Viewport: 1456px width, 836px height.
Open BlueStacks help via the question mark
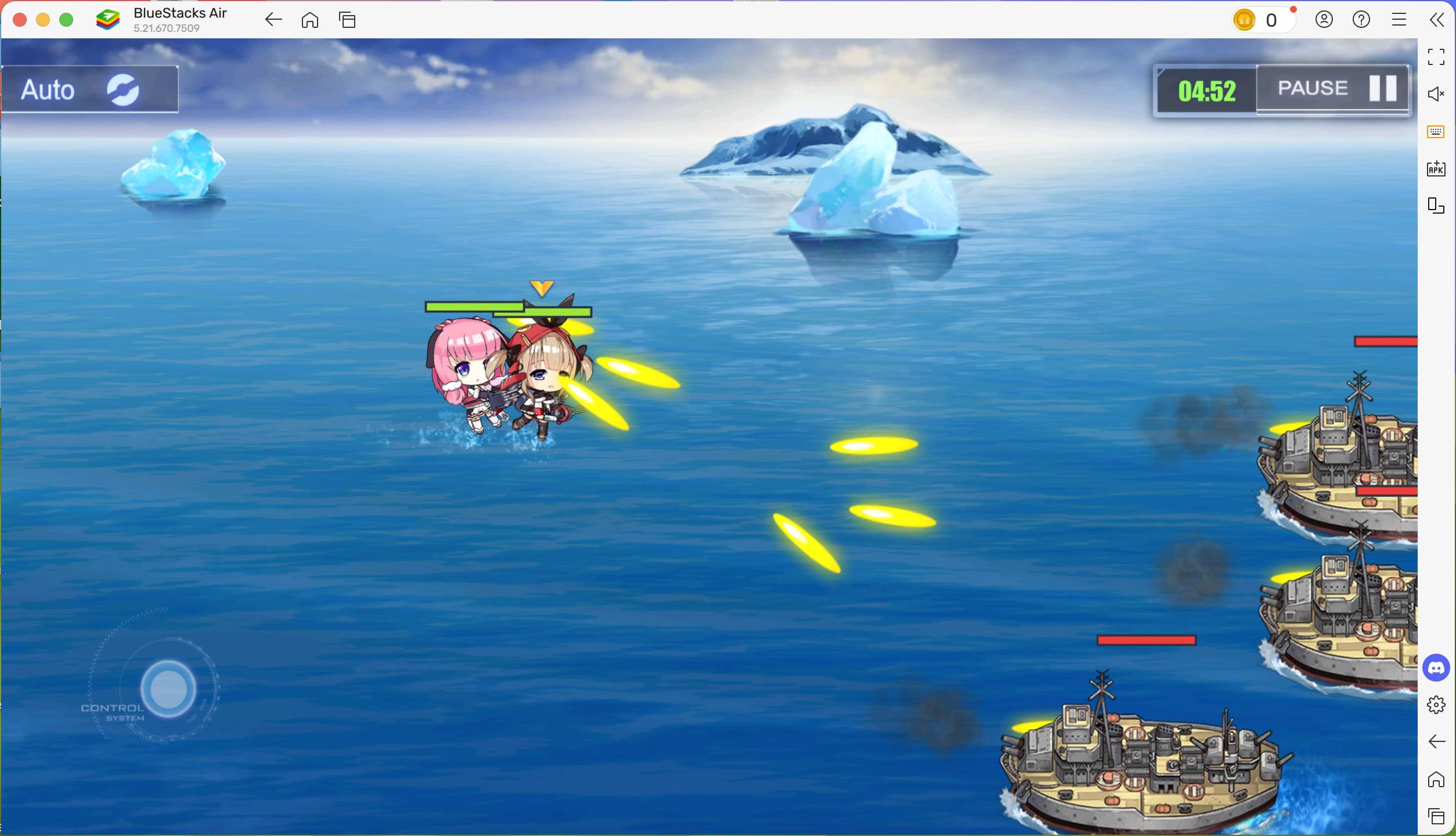point(1361,19)
